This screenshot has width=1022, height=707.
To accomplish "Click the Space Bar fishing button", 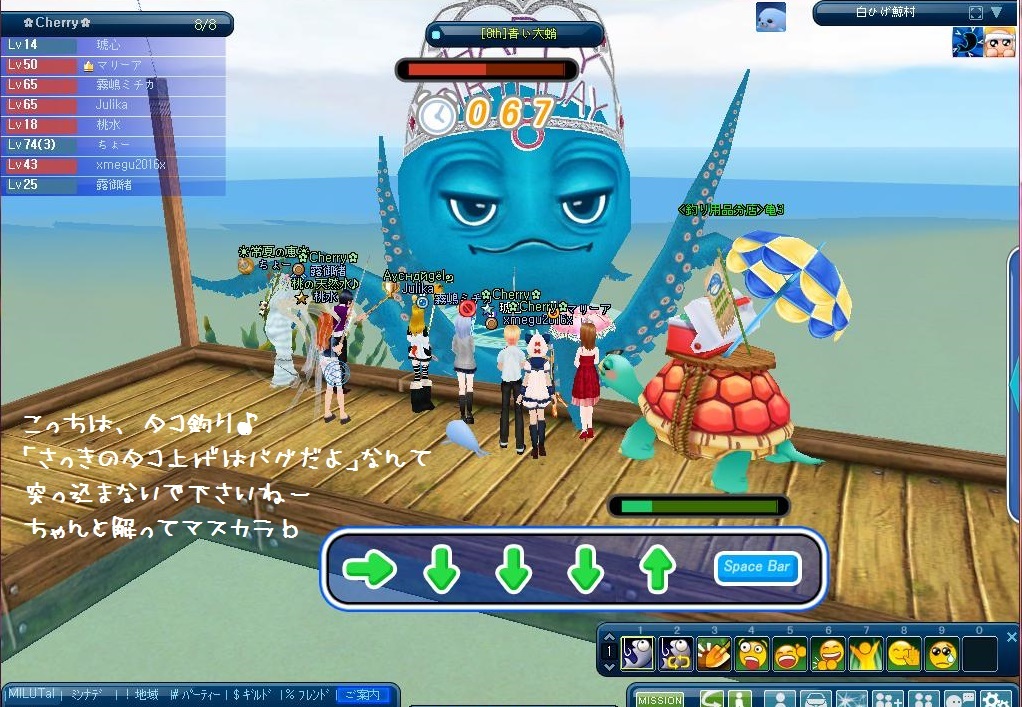I will [x=757, y=567].
